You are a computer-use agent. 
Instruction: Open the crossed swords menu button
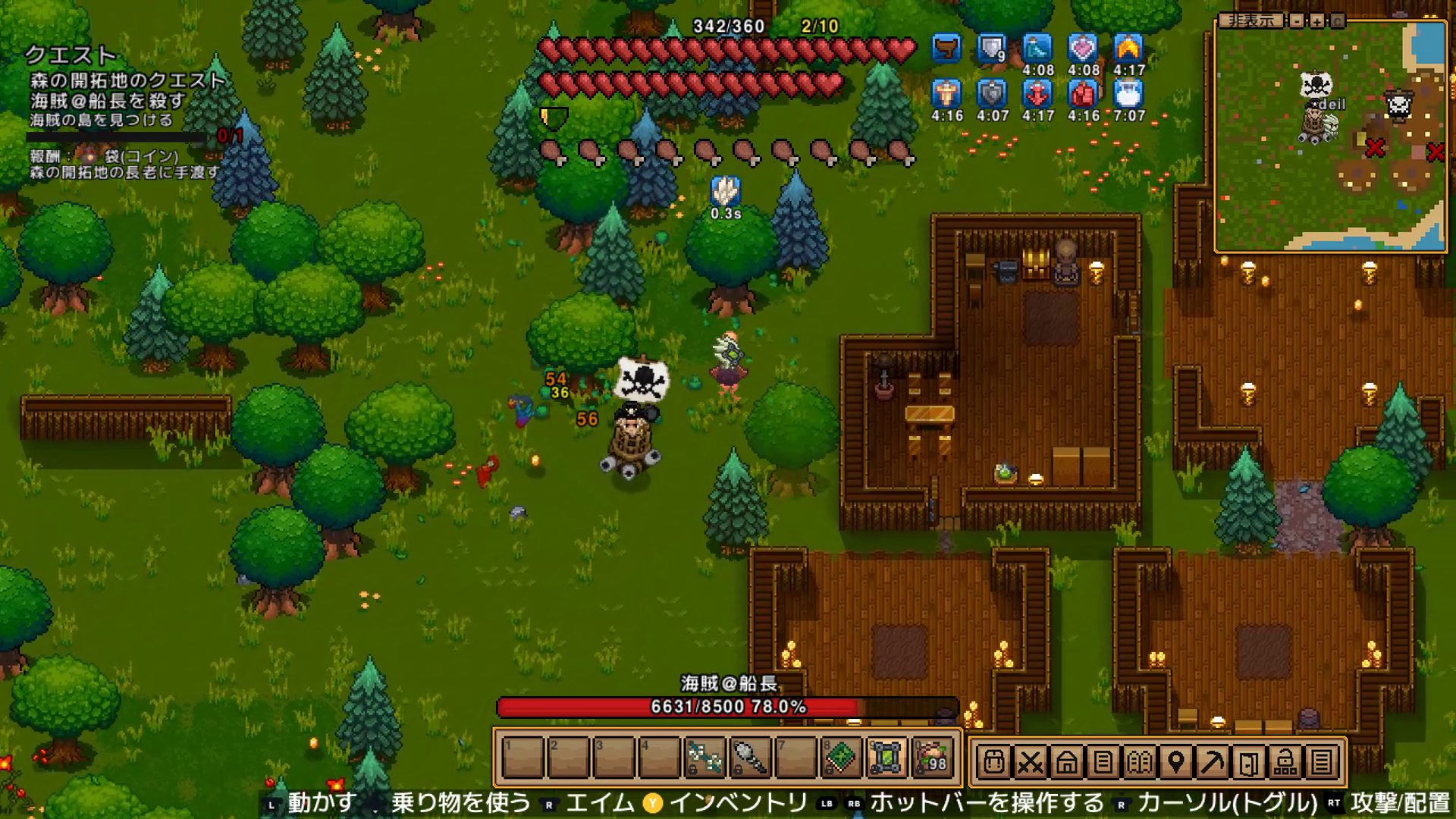click(1030, 761)
